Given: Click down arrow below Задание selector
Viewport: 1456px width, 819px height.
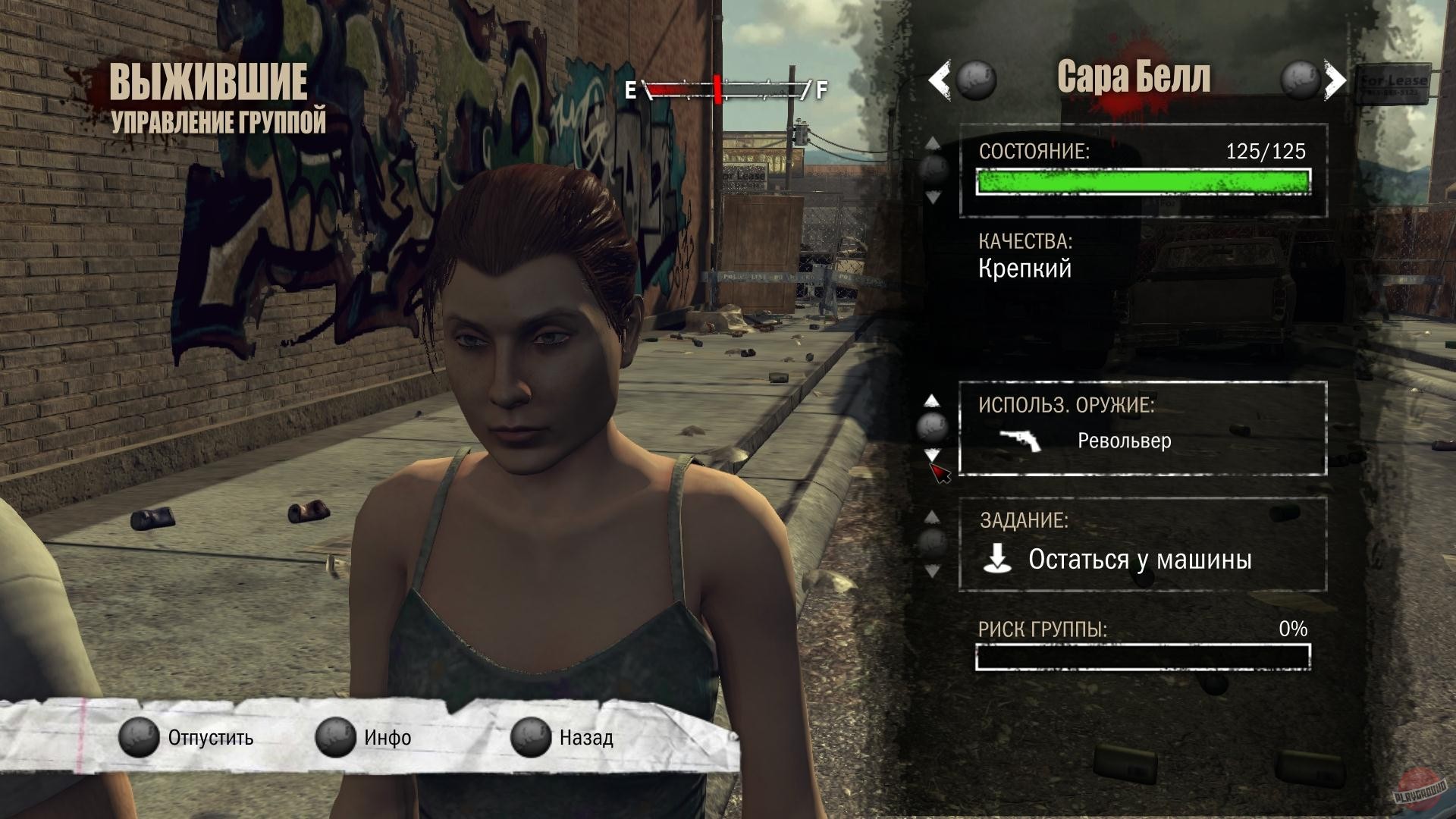Looking at the screenshot, I should pos(931,570).
